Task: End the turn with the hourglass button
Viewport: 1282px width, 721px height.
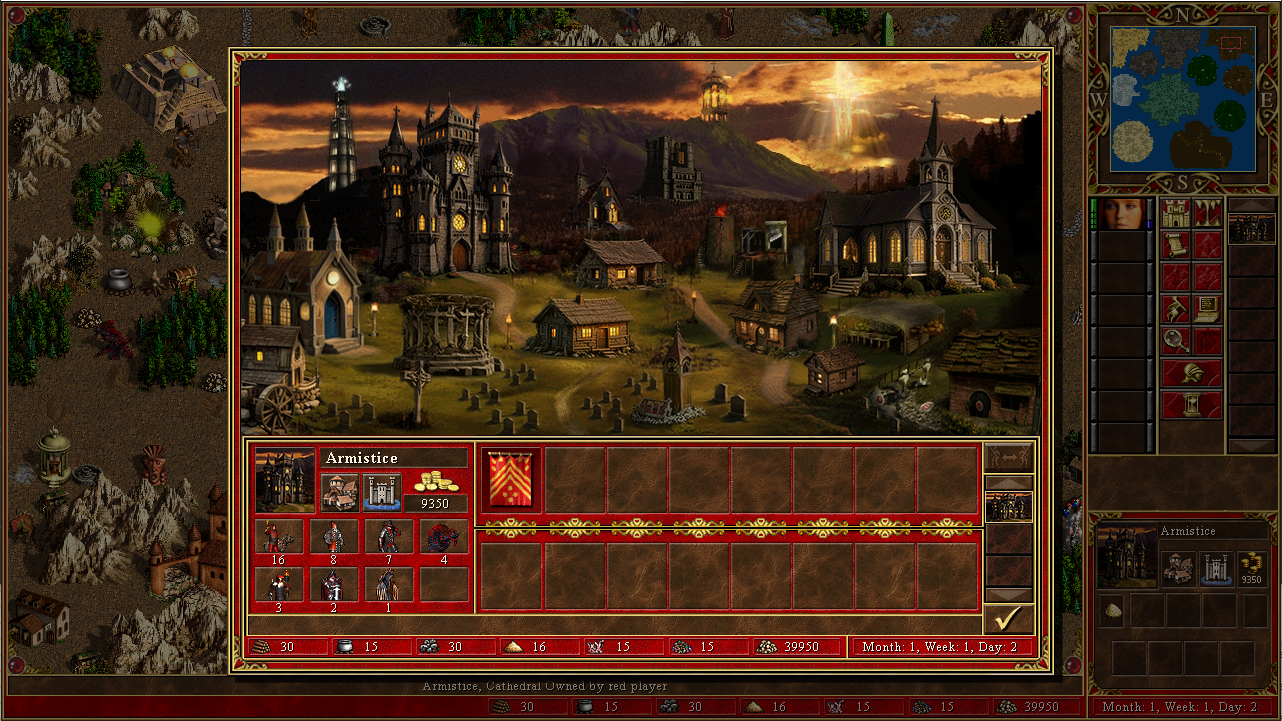Action: [1191, 405]
